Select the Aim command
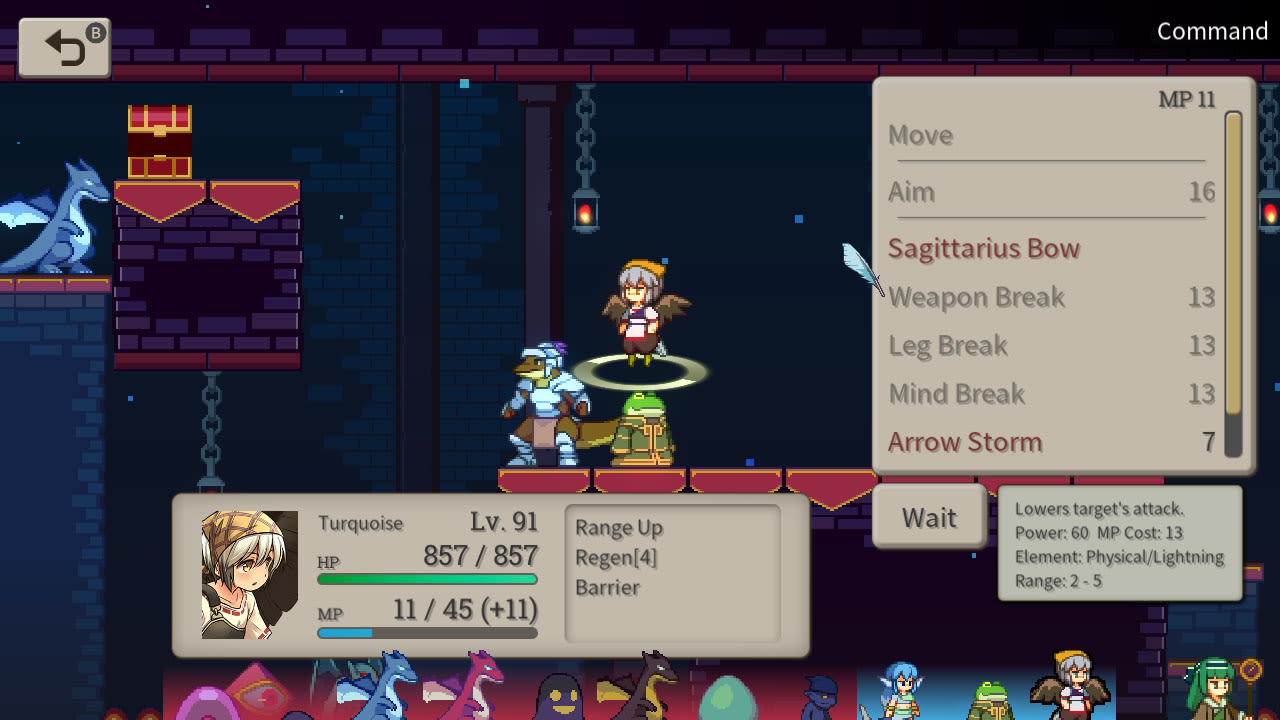The image size is (1280, 720). tap(911, 192)
